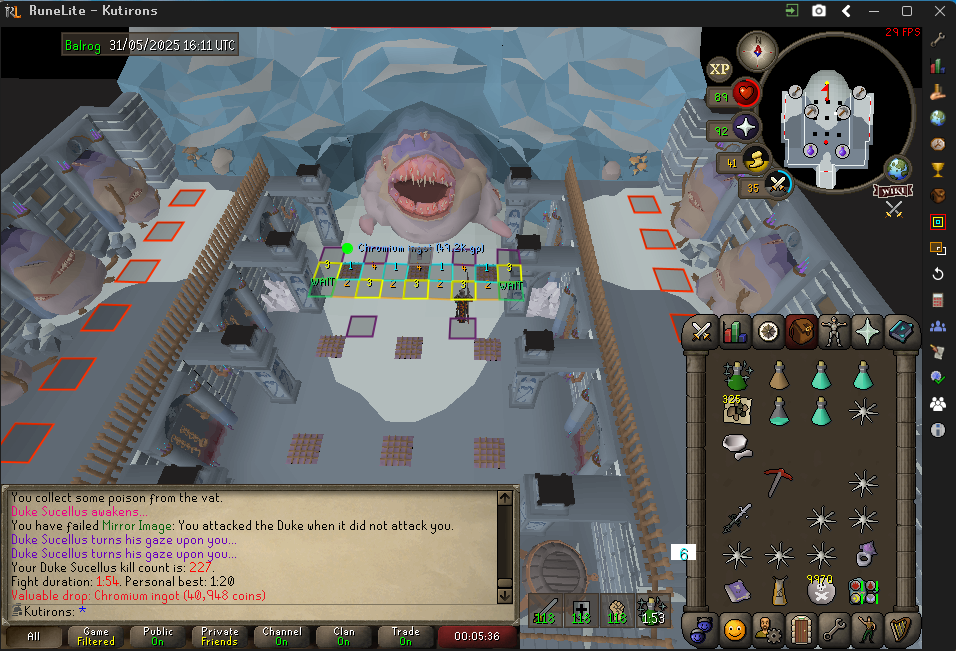Open the Combat Options tab
The width and height of the screenshot is (956, 651).
tap(702, 332)
